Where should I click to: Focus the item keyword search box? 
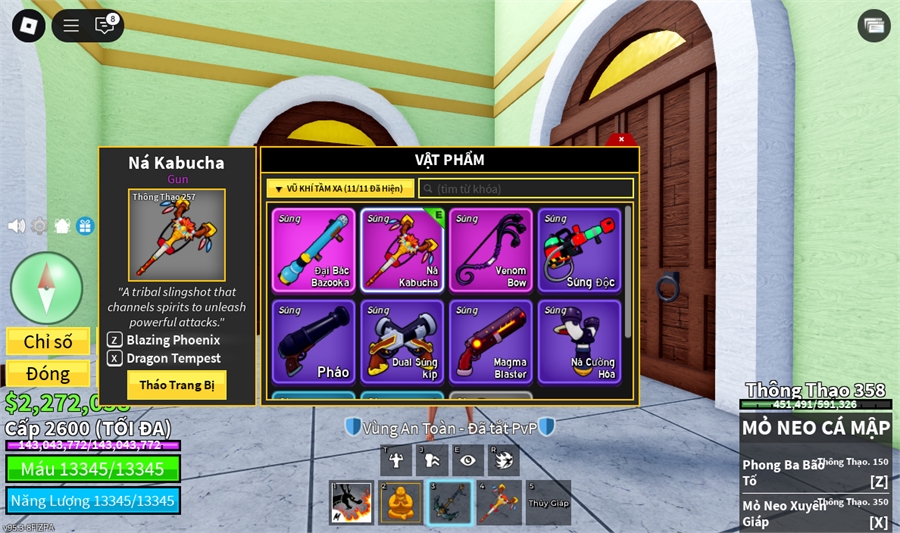526,188
